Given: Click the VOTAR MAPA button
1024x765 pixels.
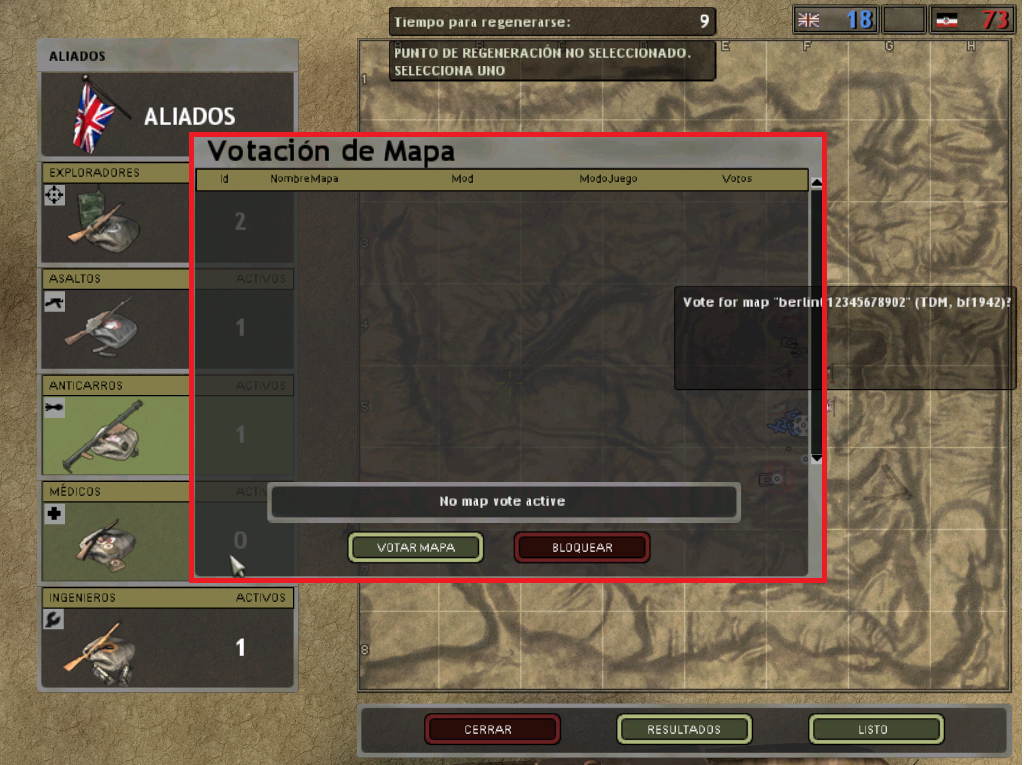Looking at the screenshot, I should tap(415, 547).
